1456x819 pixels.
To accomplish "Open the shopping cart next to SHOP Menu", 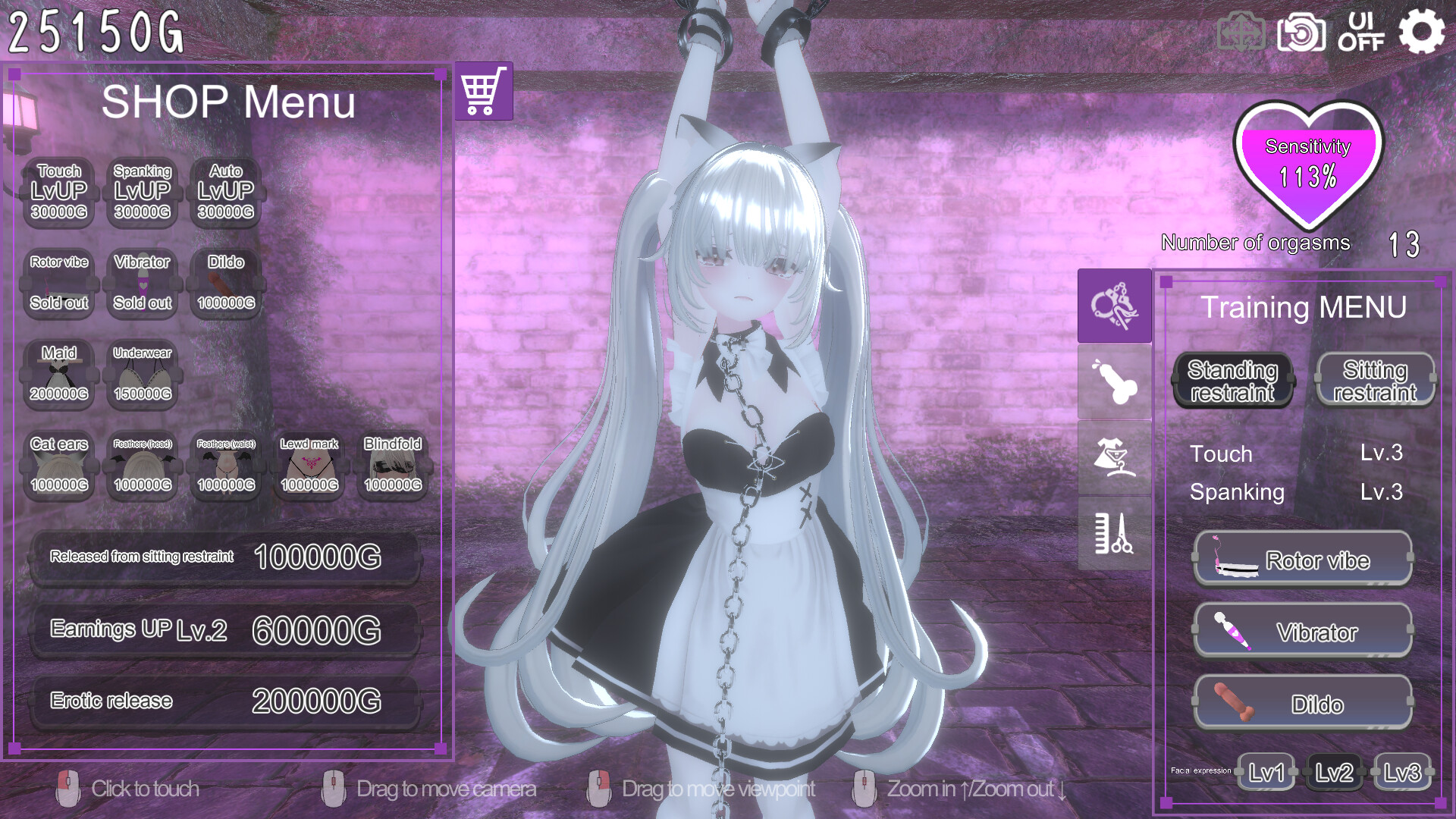I will tap(485, 91).
